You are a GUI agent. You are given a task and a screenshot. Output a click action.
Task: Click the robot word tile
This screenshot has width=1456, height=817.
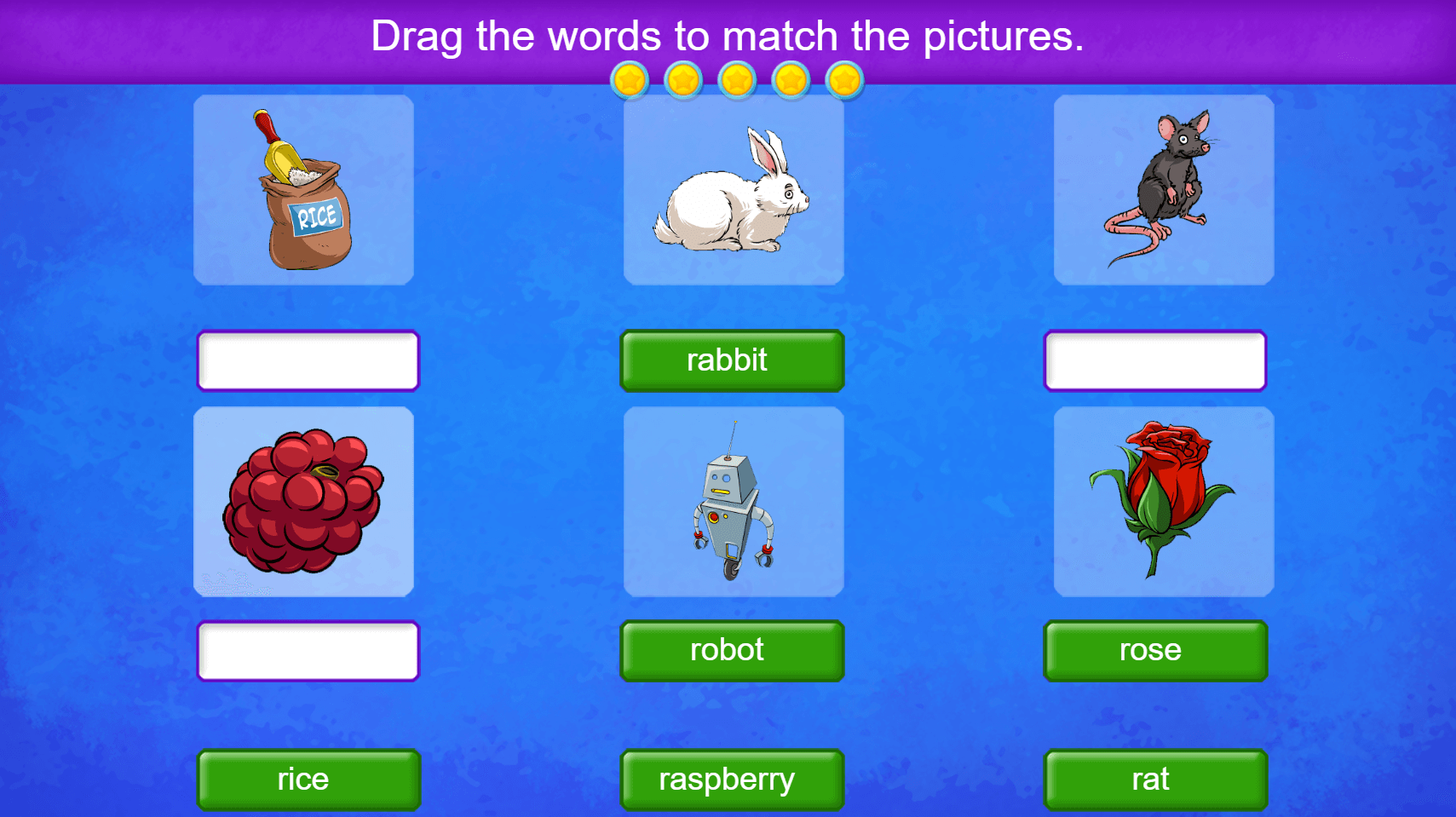point(731,650)
